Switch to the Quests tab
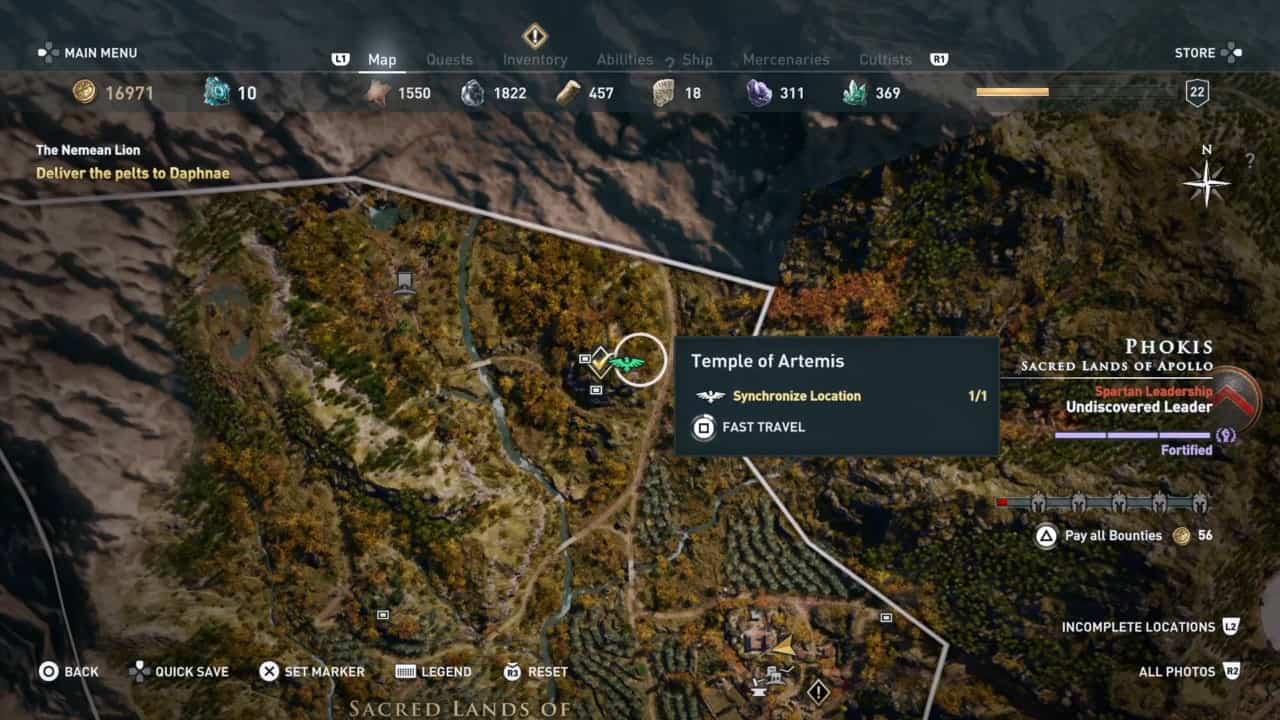 pos(449,60)
